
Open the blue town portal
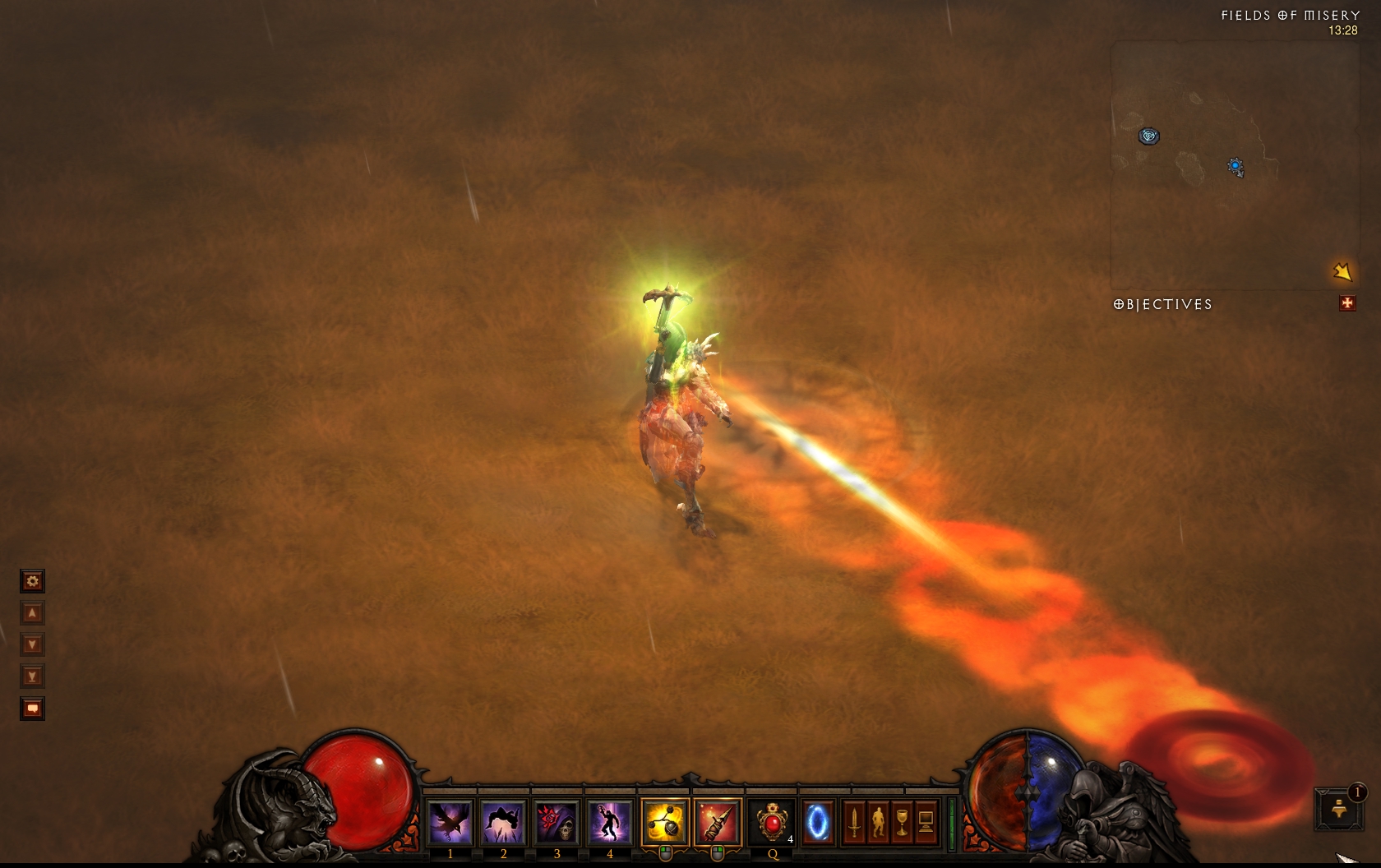(818, 821)
